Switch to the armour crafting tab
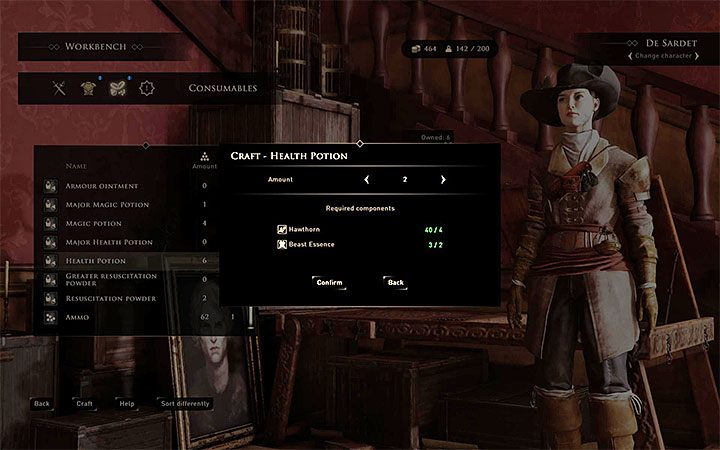The height and width of the screenshot is (450, 720). [87, 88]
